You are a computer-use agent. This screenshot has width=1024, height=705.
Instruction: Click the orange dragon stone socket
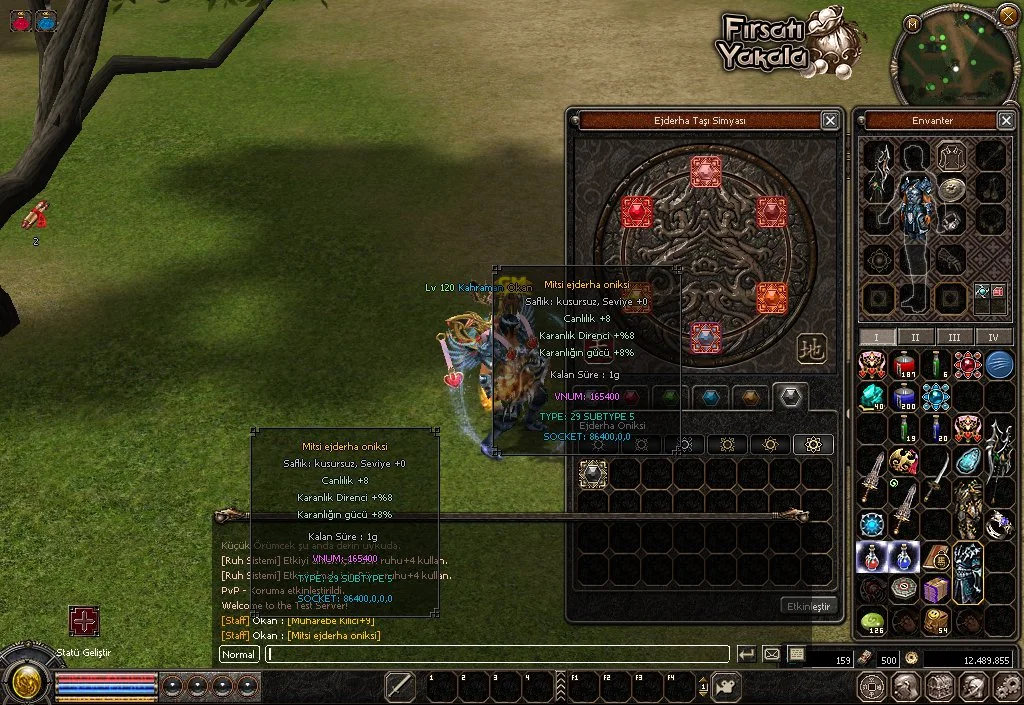(x=771, y=297)
